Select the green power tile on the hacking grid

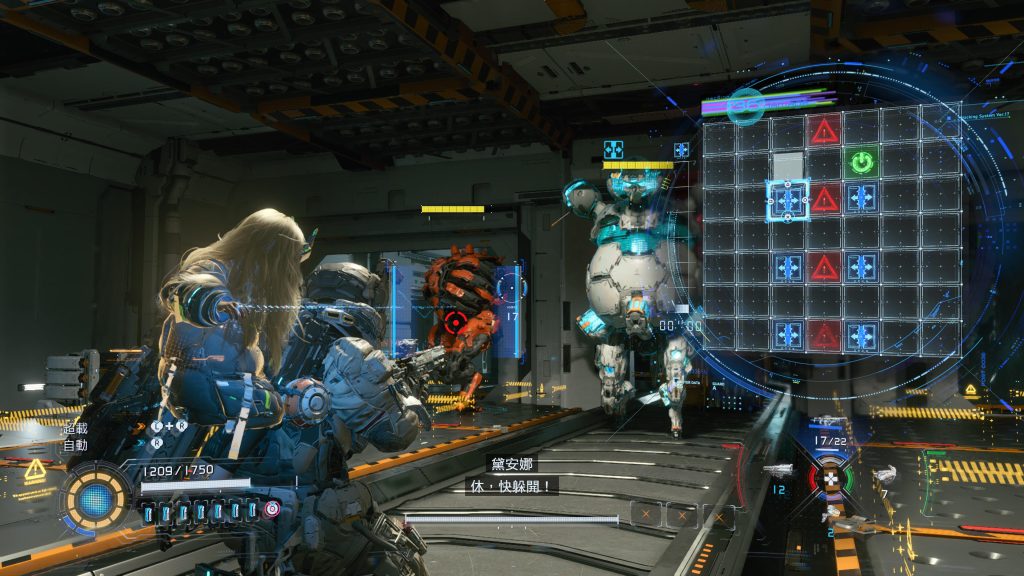pyautogui.click(x=860, y=162)
